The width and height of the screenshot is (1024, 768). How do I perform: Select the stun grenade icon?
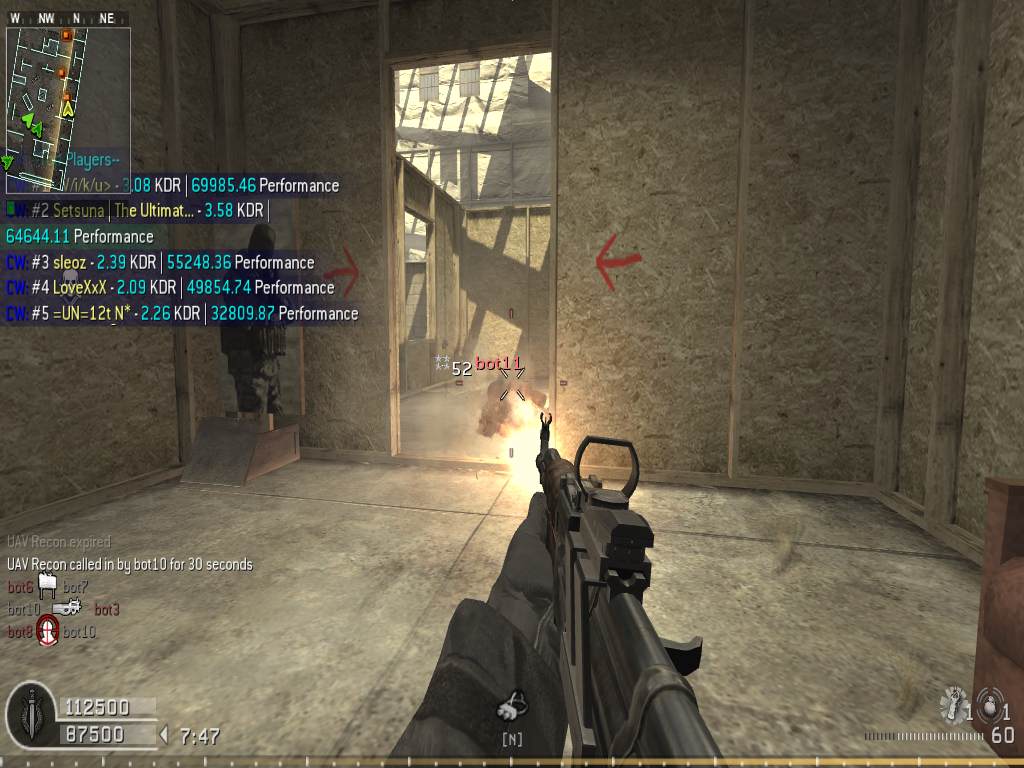952,705
